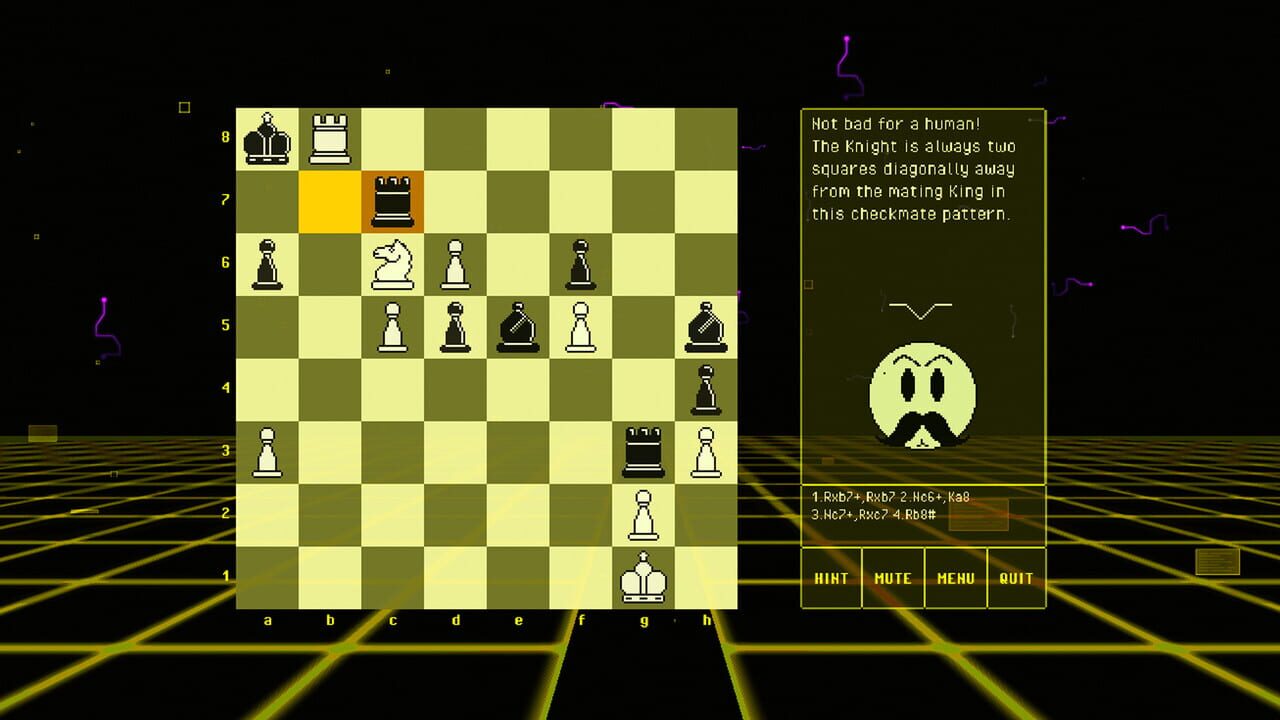Select the black bishop on h5
Screen dimensions: 1280x720
[x=706, y=325]
